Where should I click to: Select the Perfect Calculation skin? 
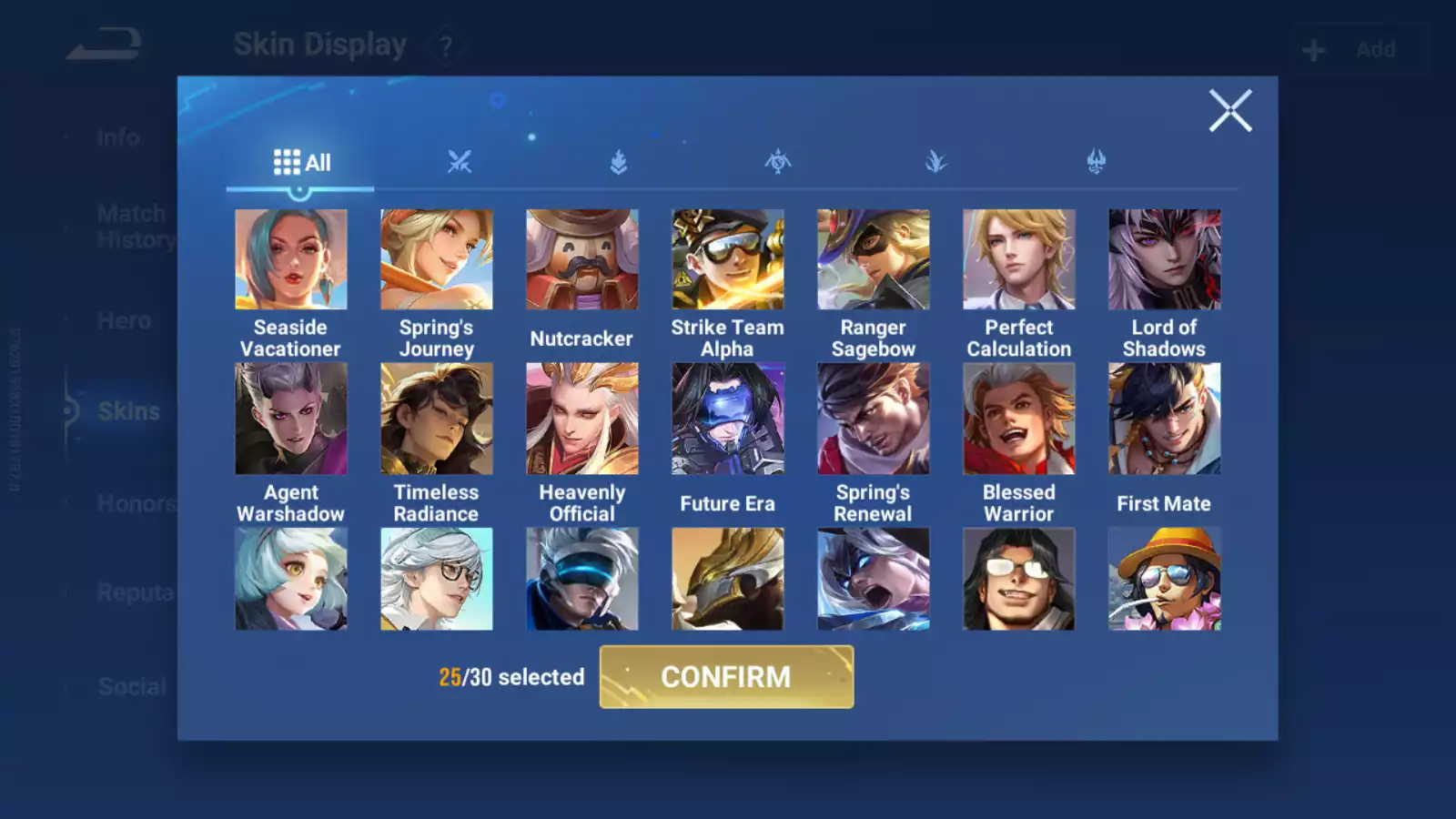1019,260
